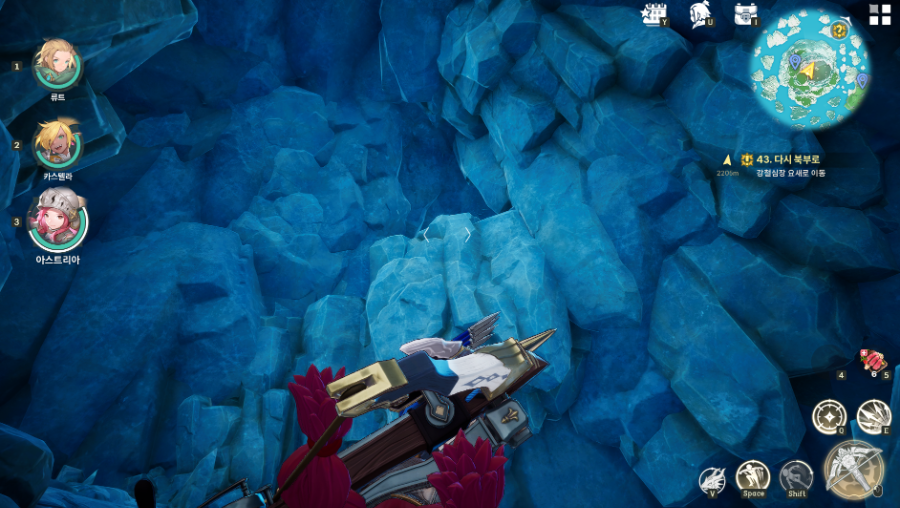Trigger the winged dragon mount skill
This screenshot has height=508, width=900.
point(712,479)
